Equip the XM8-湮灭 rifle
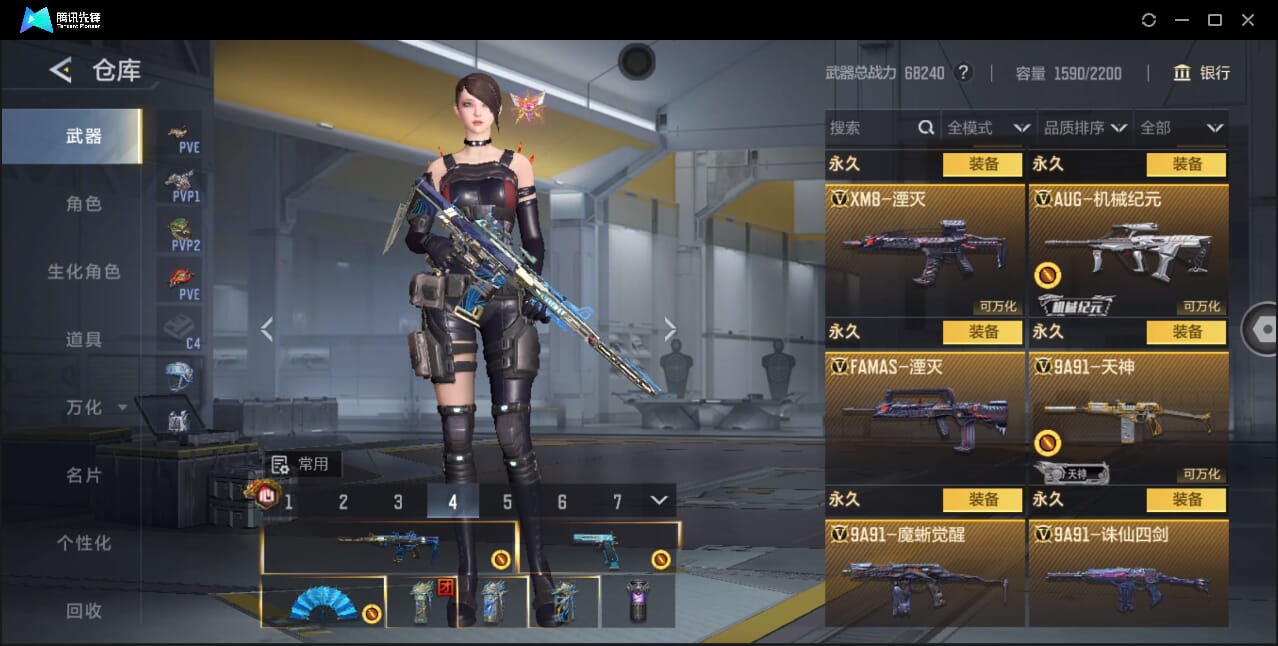This screenshot has height=646, width=1278. coord(982,164)
